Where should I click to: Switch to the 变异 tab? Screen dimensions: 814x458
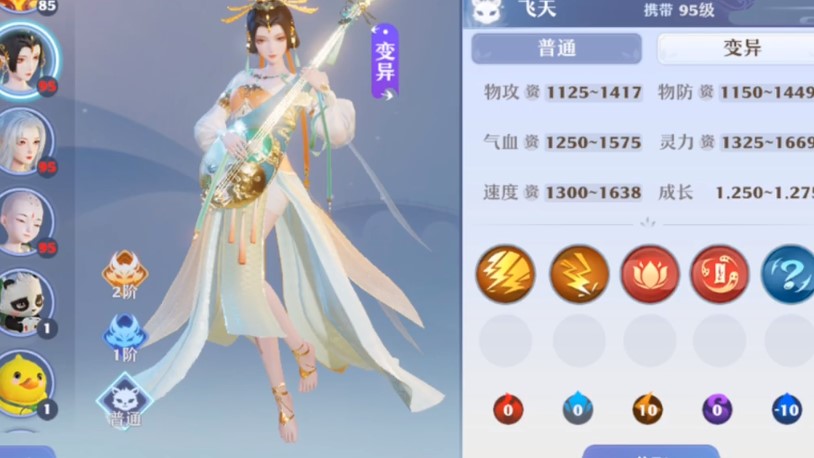[x=740, y=48]
